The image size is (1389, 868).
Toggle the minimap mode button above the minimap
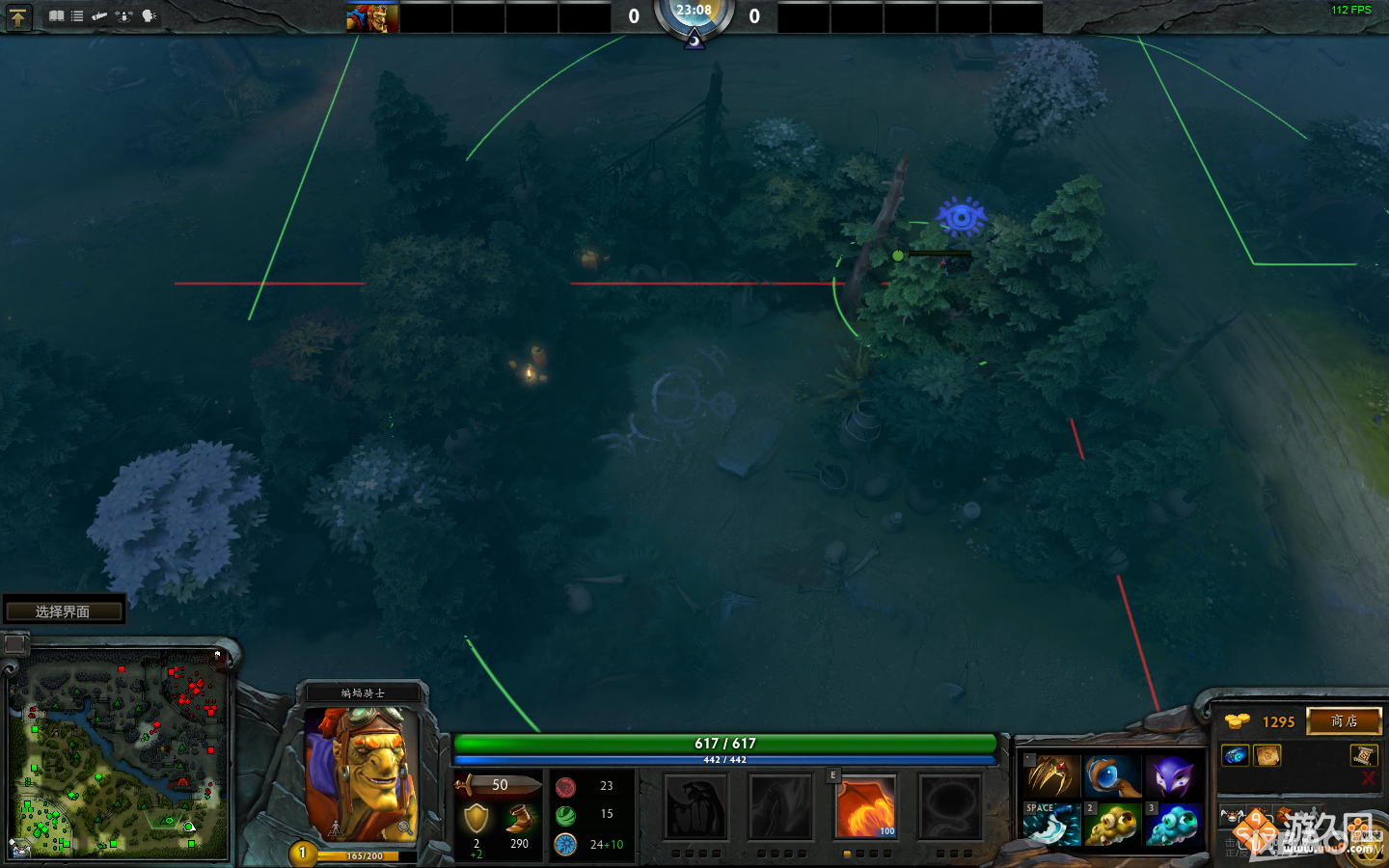[x=14, y=644]
